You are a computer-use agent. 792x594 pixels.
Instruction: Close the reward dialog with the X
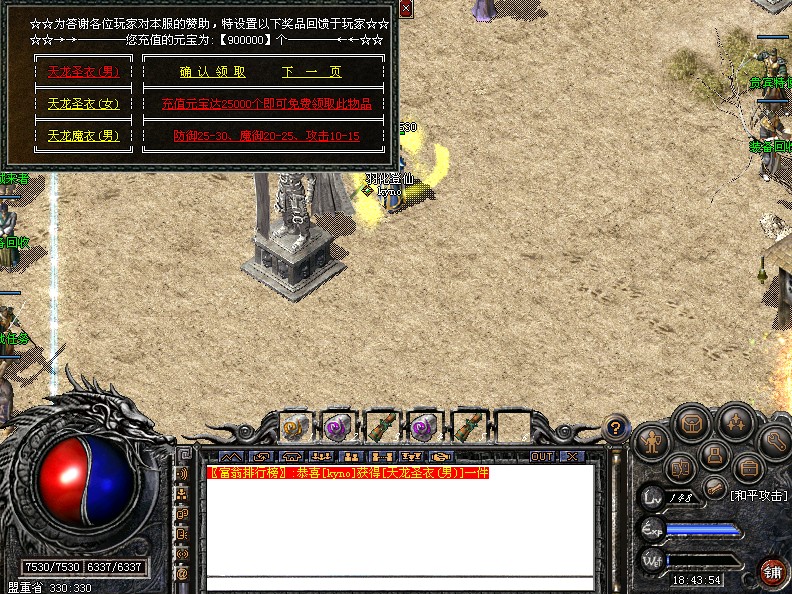click(405, 8)
